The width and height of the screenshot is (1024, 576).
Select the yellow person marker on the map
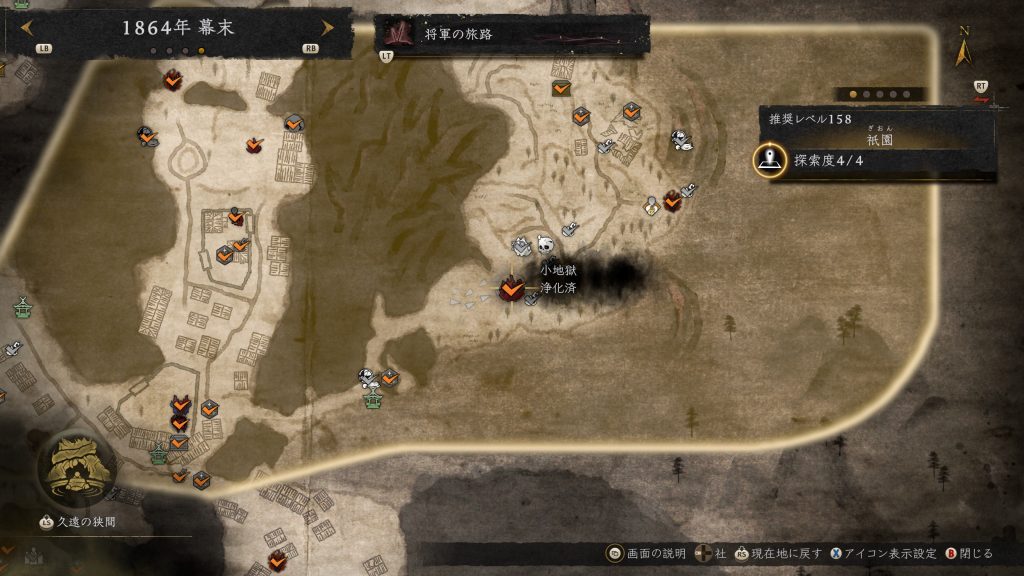[651, 205]
